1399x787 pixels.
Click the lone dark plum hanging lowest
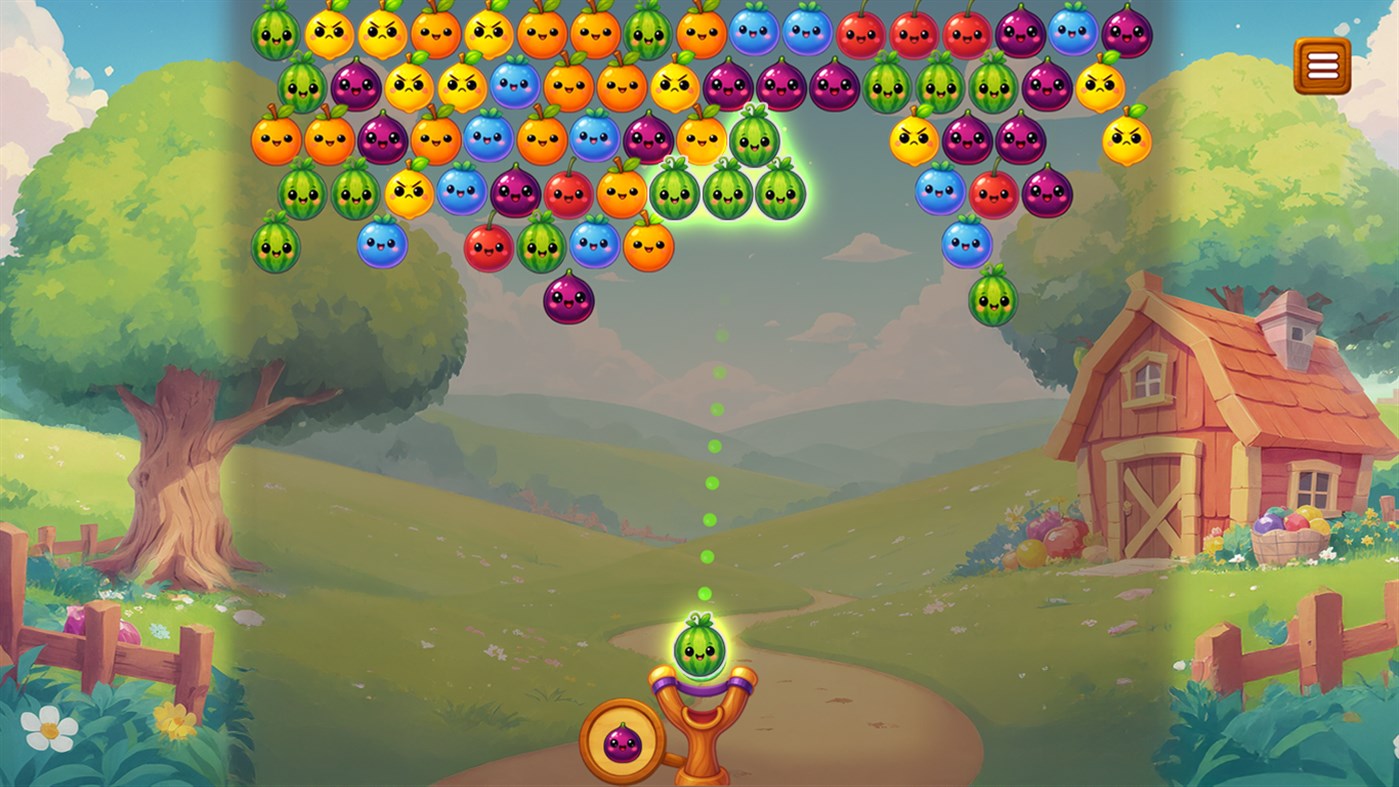click(x=568, y=297)
